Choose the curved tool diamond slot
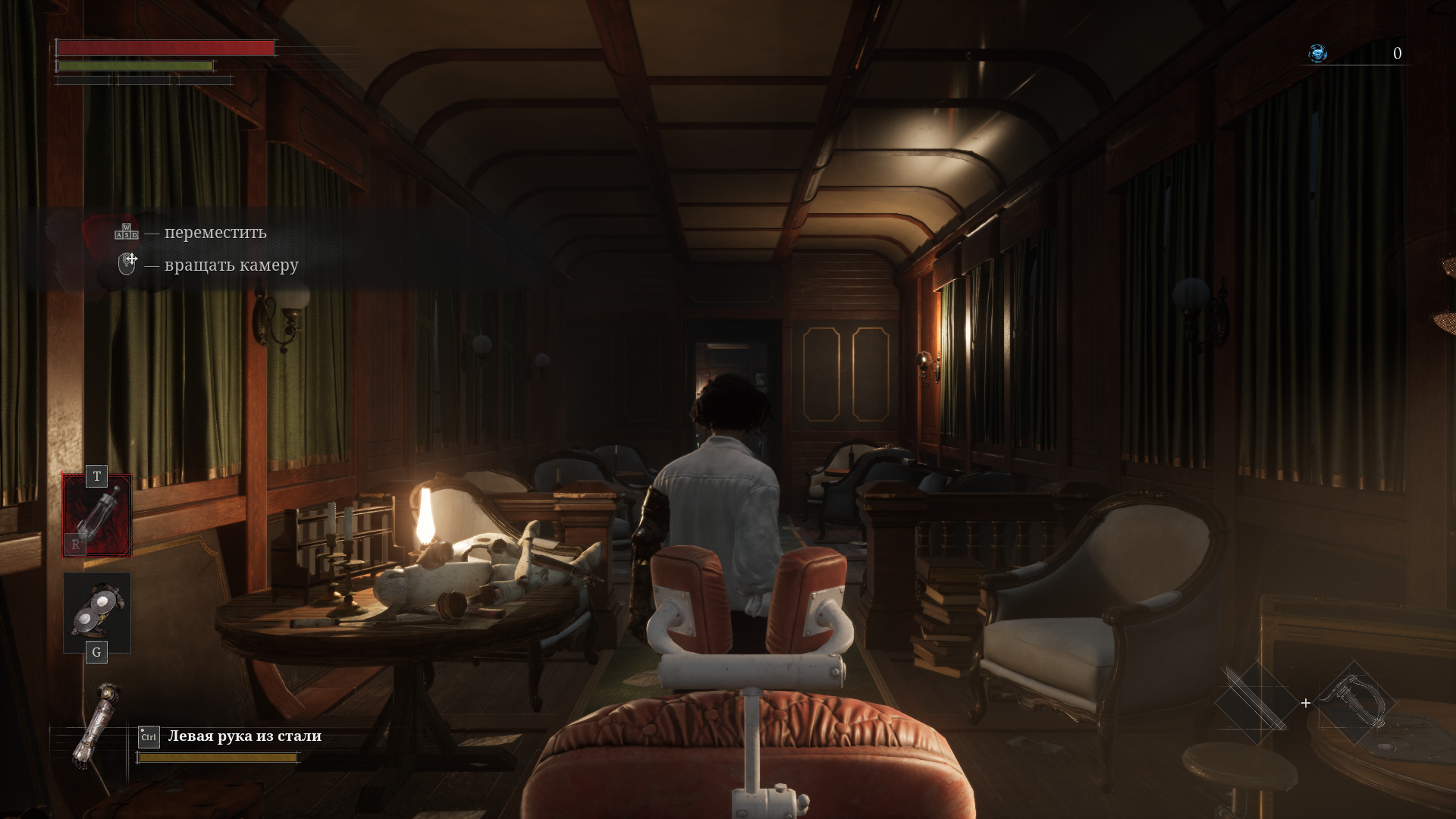This screenshot has height=819, width=1456. click(1355, 701)
